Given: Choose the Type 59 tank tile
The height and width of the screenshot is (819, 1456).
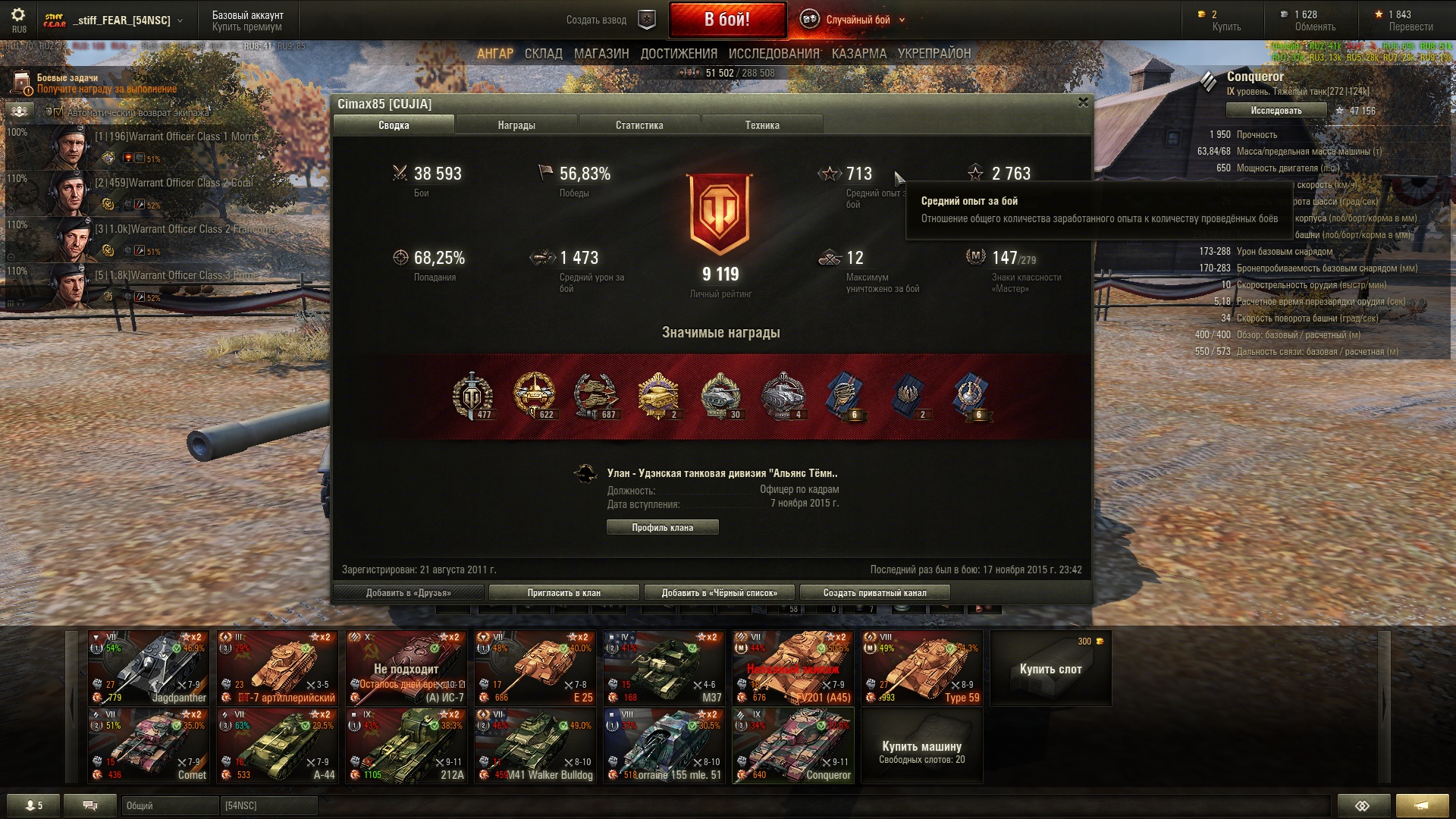Looking at the screenshot, I should tap(922, 668).
